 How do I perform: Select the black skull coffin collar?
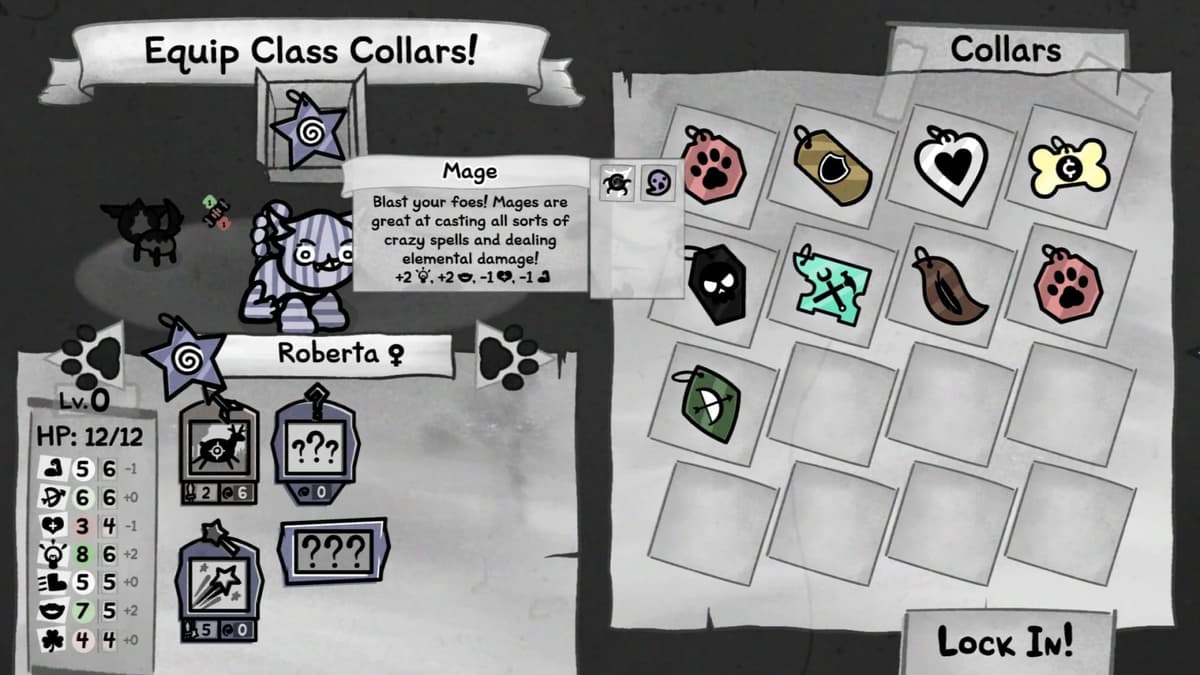click(718, 283)
